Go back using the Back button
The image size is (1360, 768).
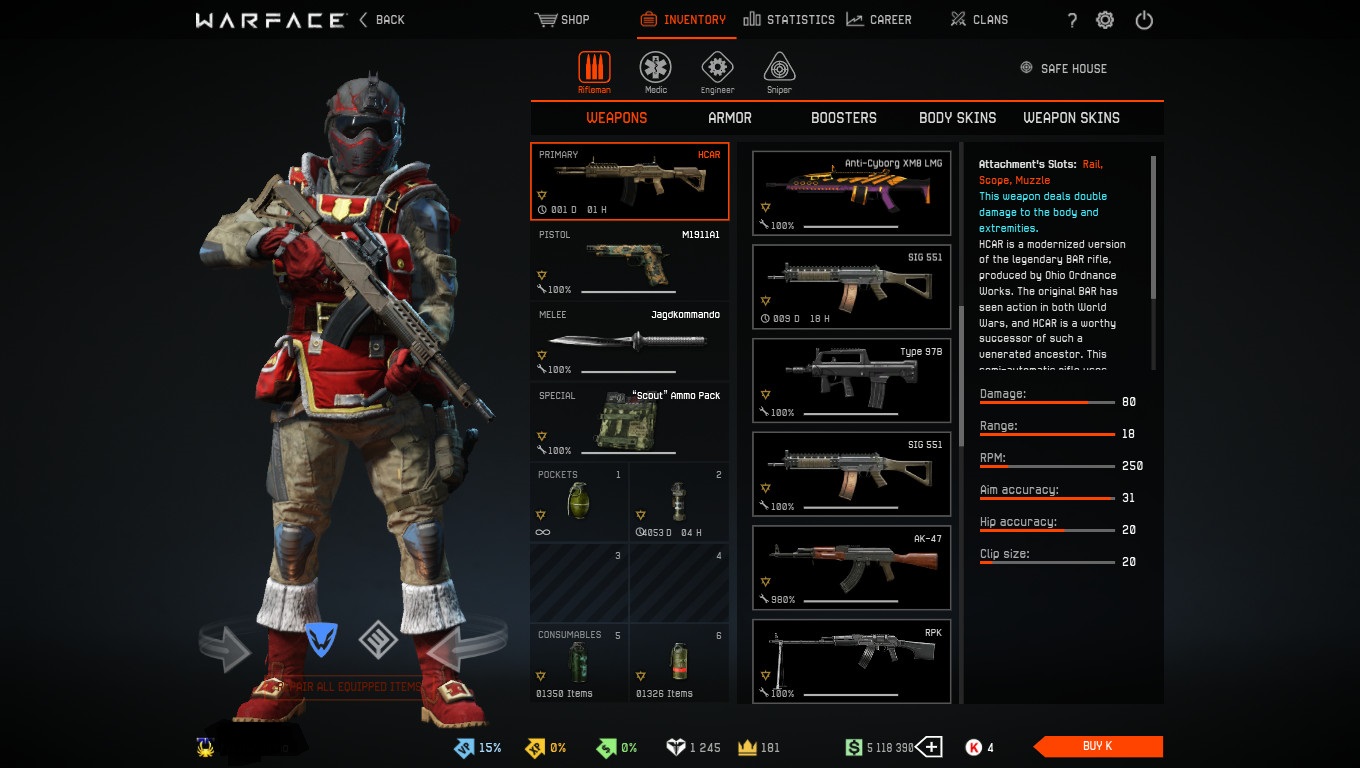[381, 19]
